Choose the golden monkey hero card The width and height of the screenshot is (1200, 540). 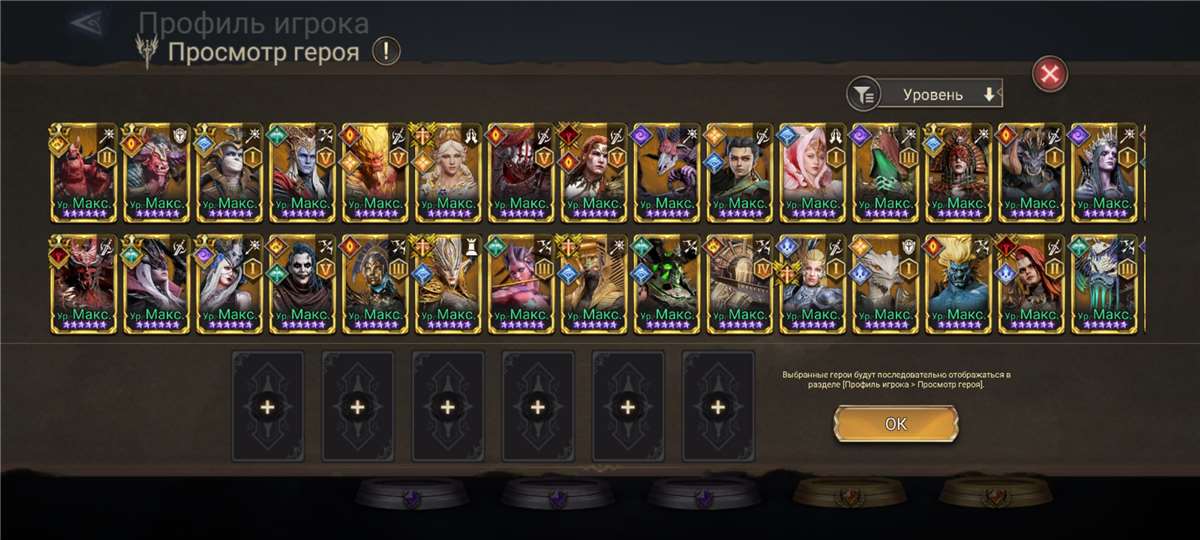[375, 172]
